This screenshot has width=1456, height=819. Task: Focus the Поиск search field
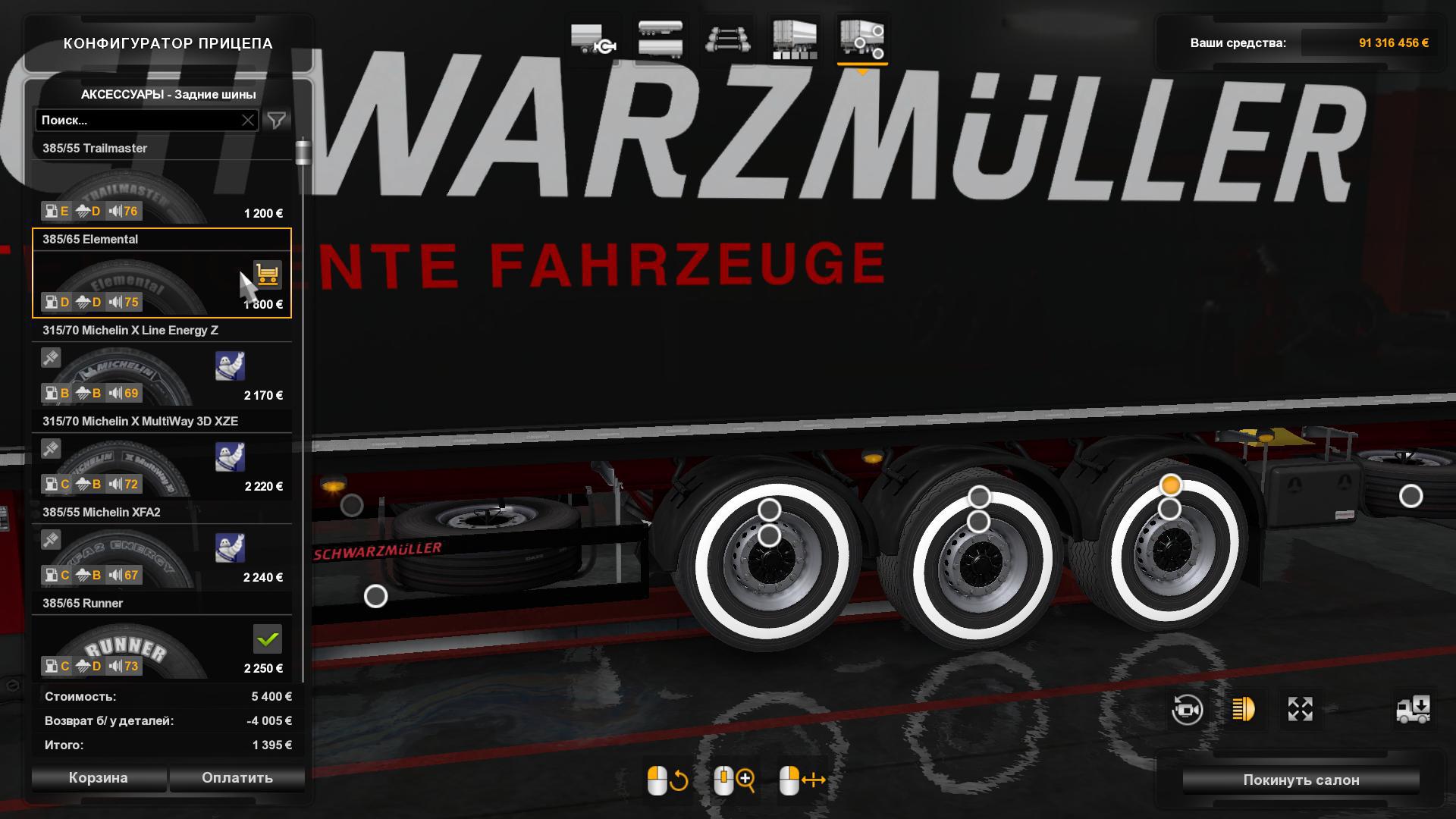pos(136,121)
